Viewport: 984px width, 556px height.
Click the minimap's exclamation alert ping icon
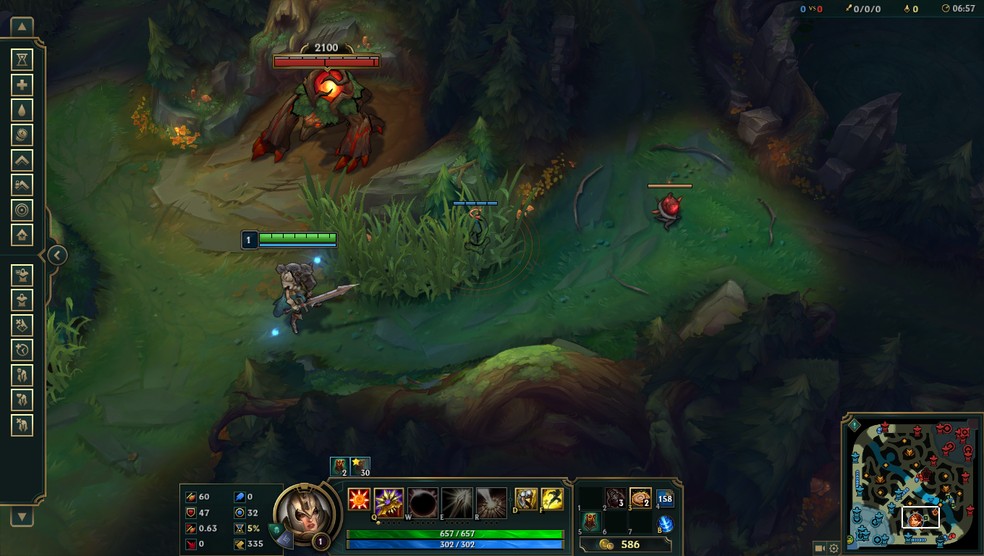pyautogui.click(x=854, y=424)
